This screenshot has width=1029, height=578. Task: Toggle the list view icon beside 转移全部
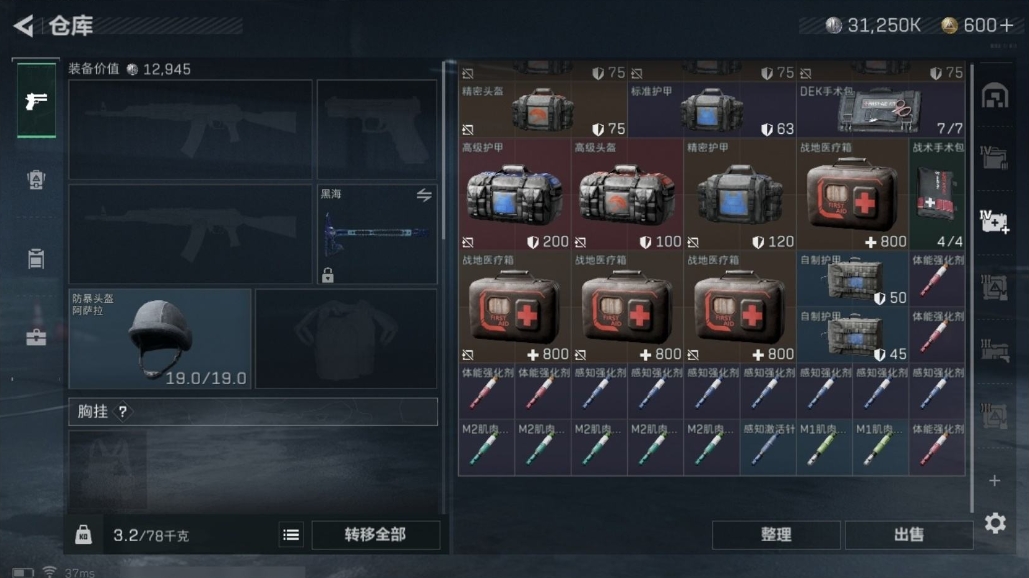tap(291, 535)
